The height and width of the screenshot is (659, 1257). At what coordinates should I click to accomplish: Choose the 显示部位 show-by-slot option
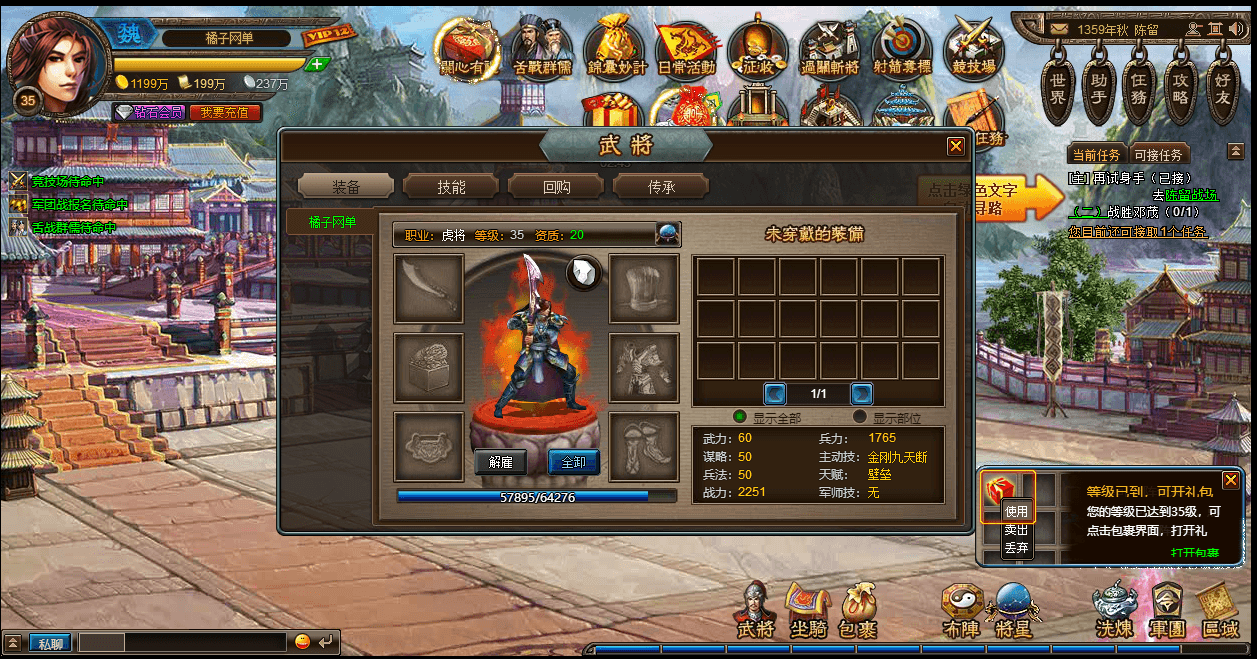(860, 417)
